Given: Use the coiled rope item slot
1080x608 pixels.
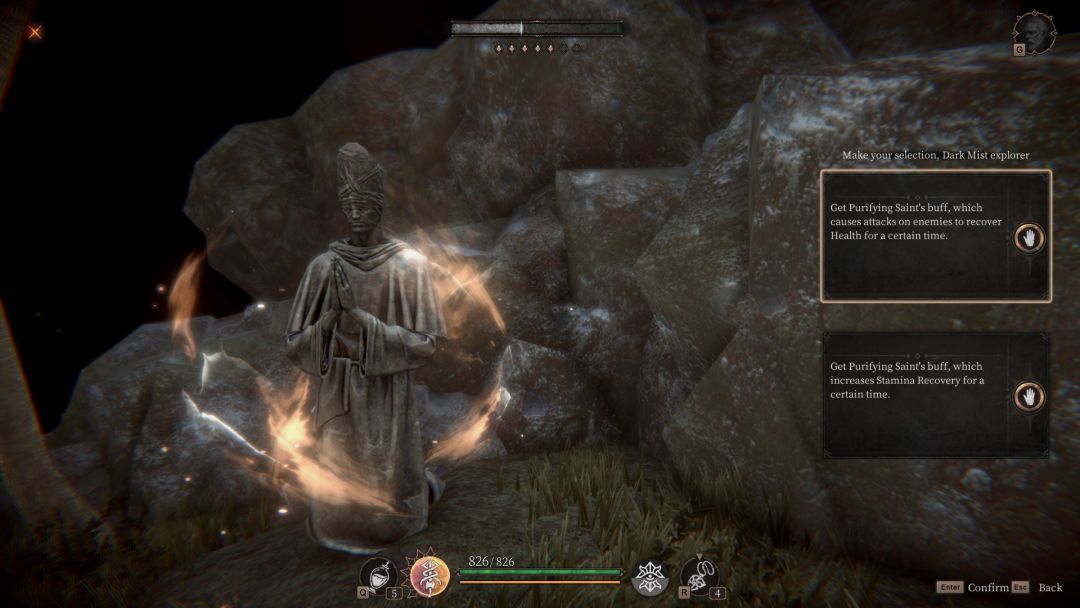Looking at the screenshot, I should [x=698, y=575].
